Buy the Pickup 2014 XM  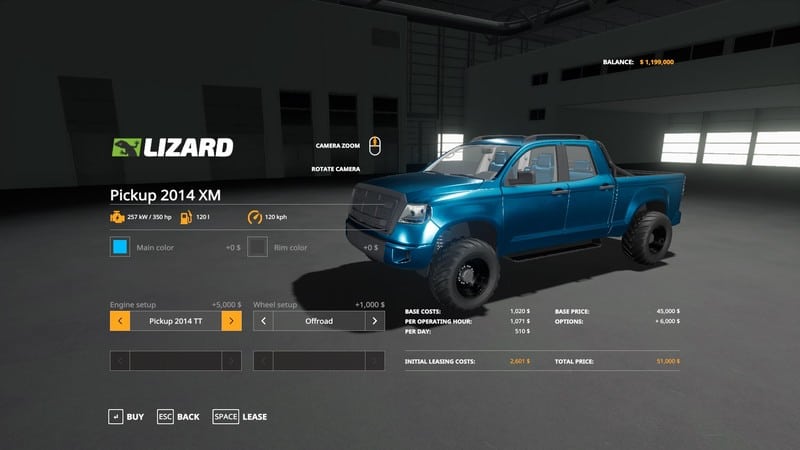click(x=126, y=416)
